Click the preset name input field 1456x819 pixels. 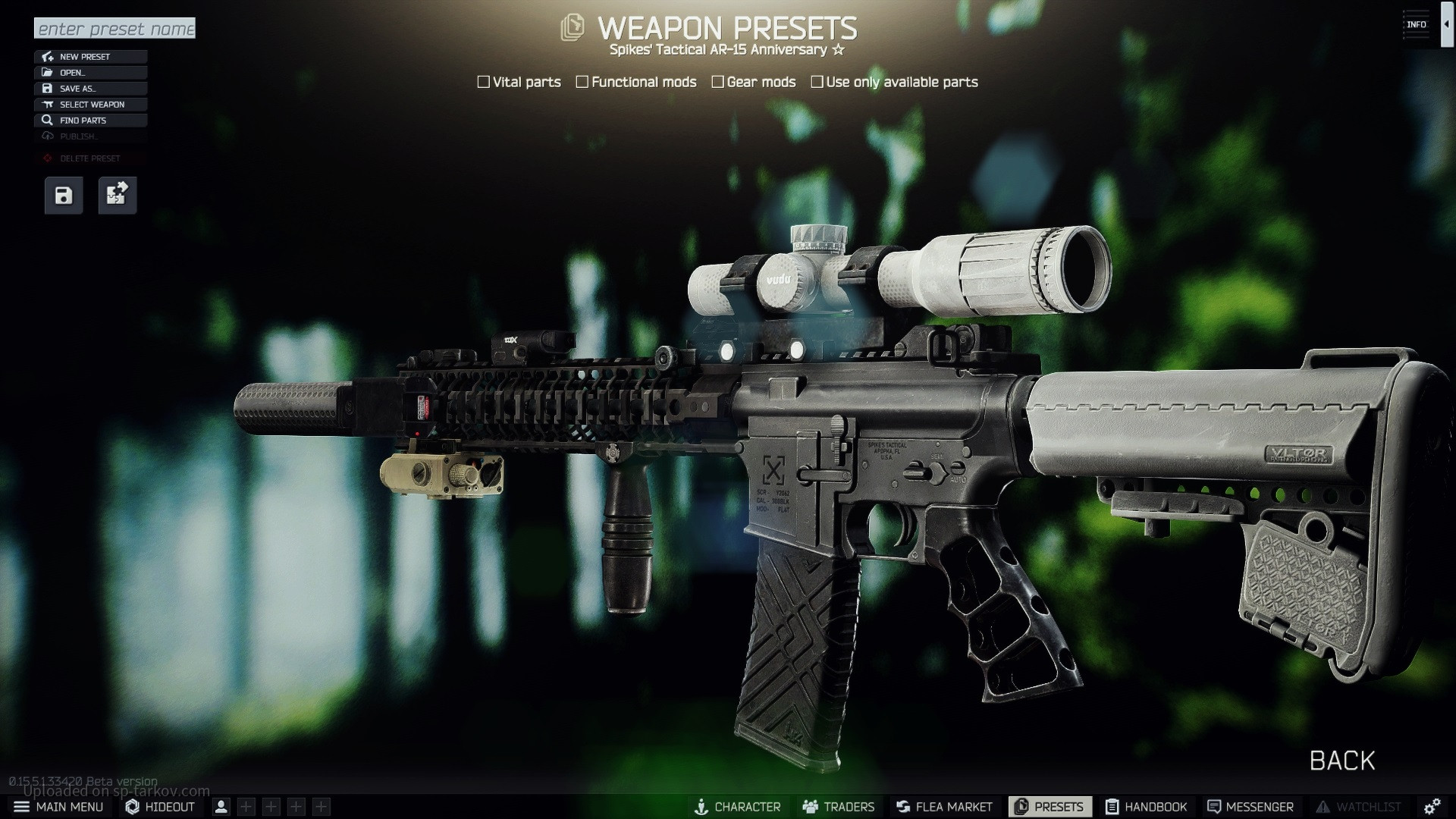point(115,29)
